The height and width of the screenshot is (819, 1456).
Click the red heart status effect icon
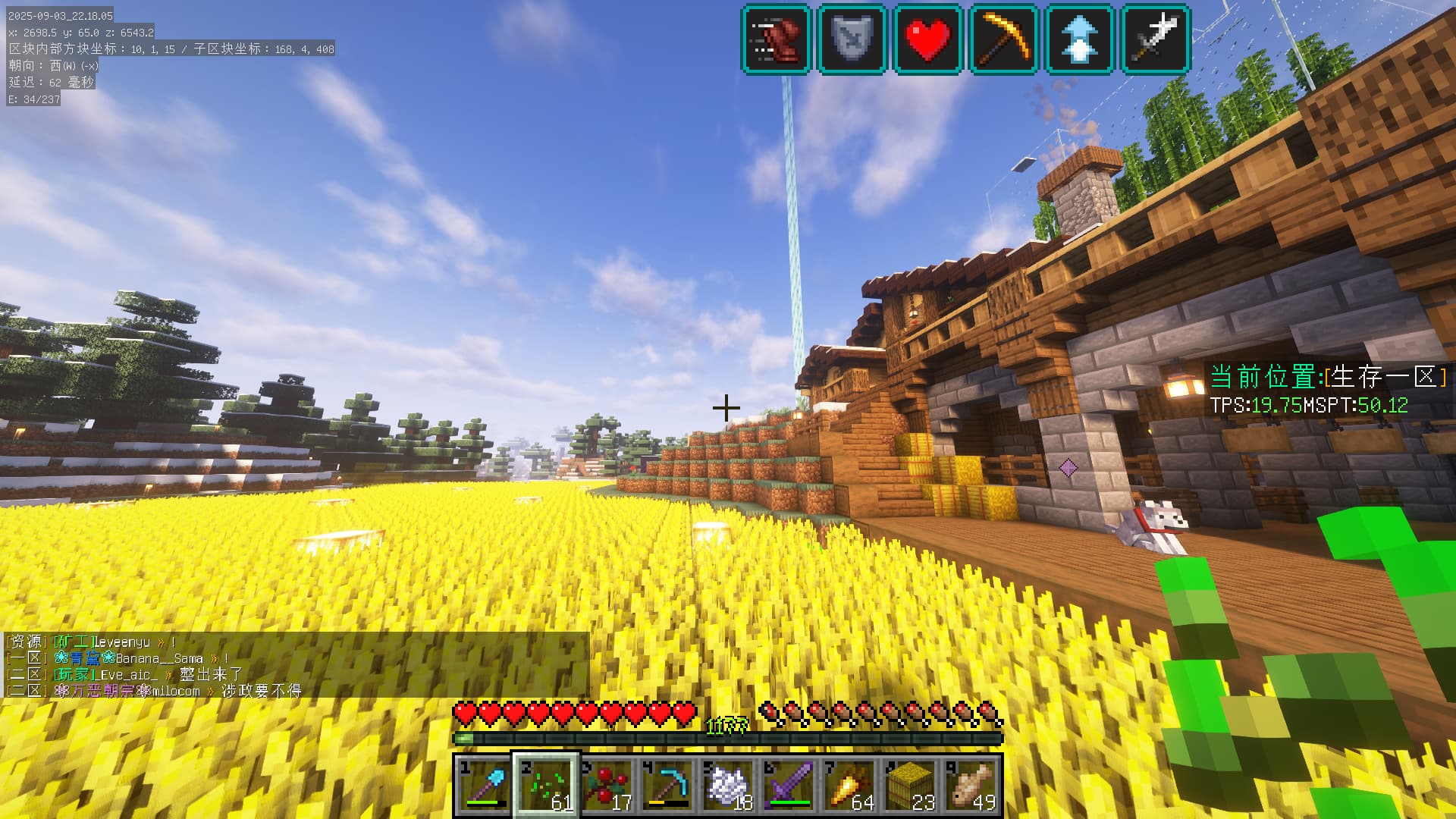pos(928,39)
